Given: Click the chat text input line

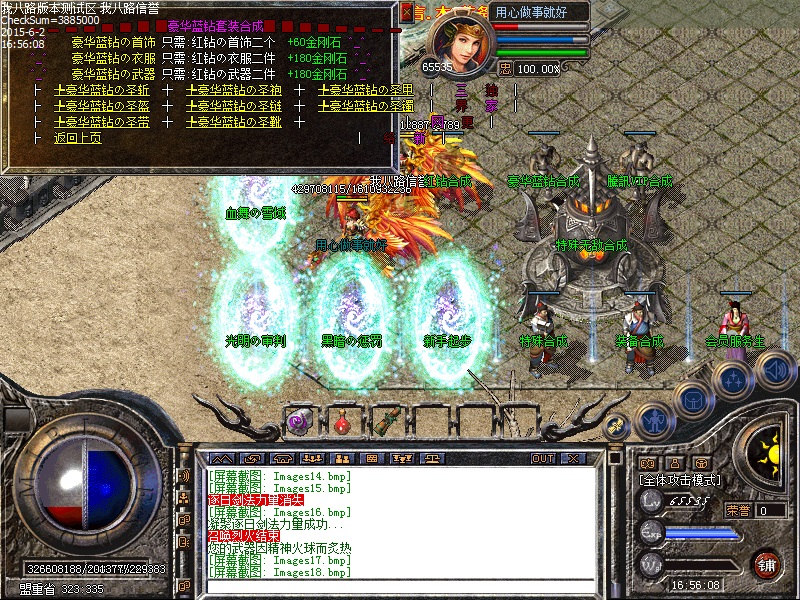Looking at the screenshot, I should tap(400, 584).
